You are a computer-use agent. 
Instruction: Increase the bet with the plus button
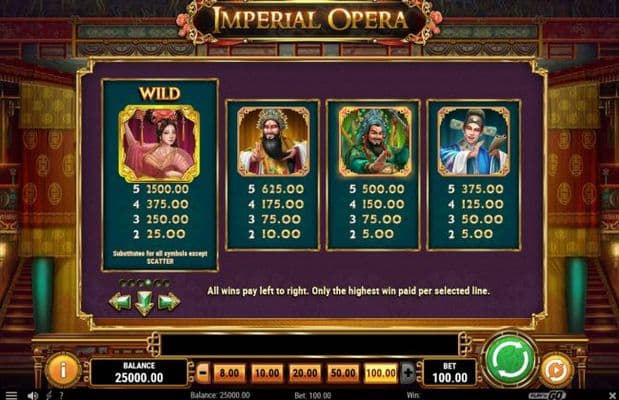point(407,373)
